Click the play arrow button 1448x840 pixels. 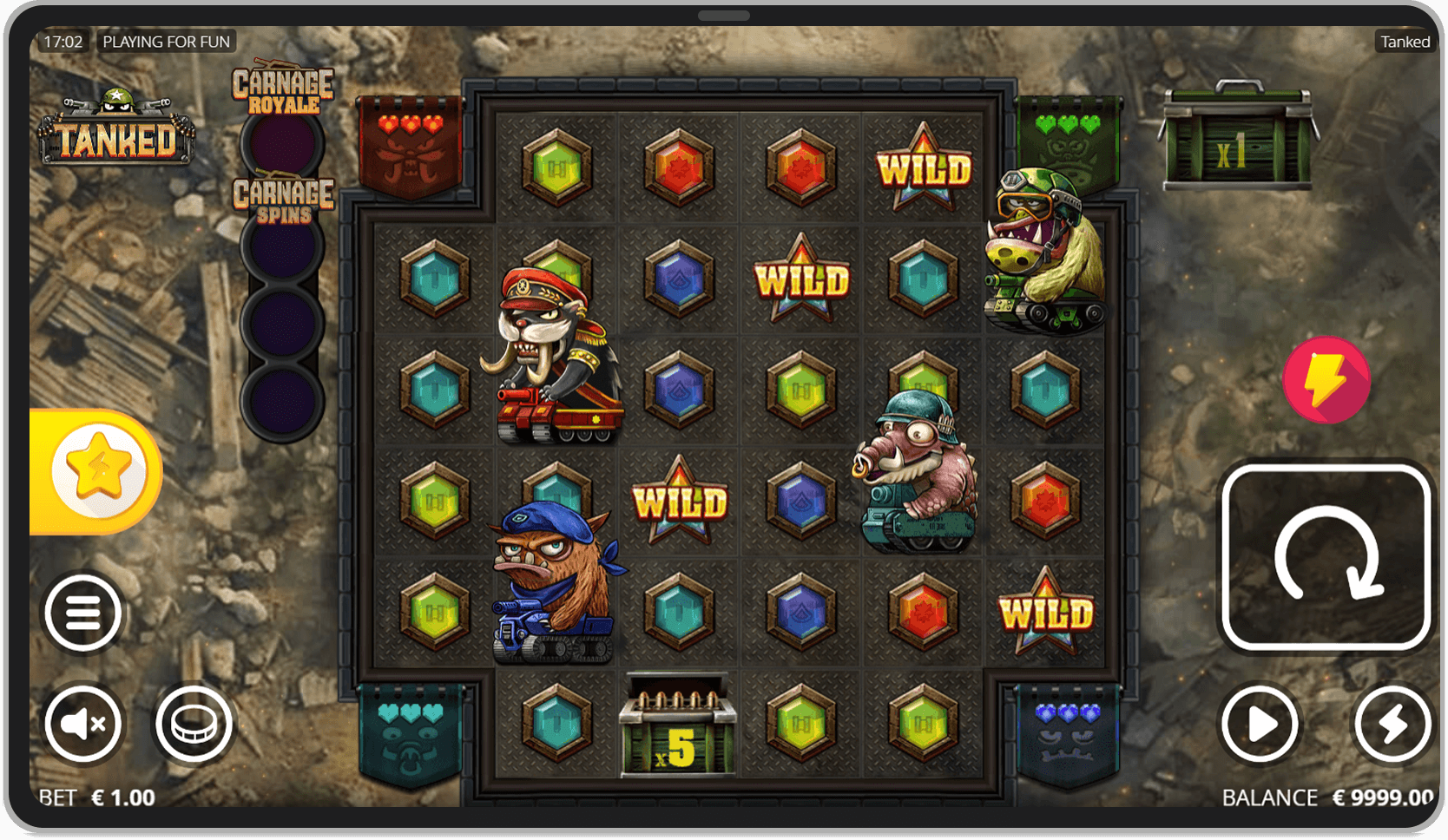click(x=1260, y=723)
